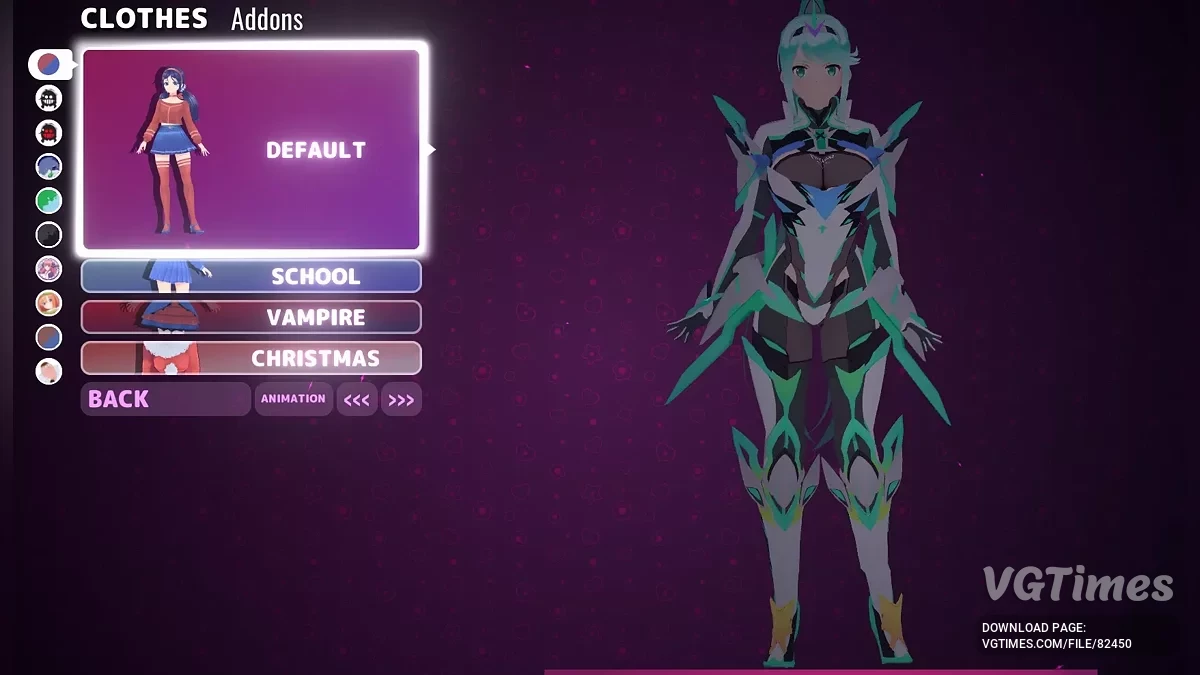Select the pink-haired anime girl icon
The image size is (1200, 675).
pos(48,269)
